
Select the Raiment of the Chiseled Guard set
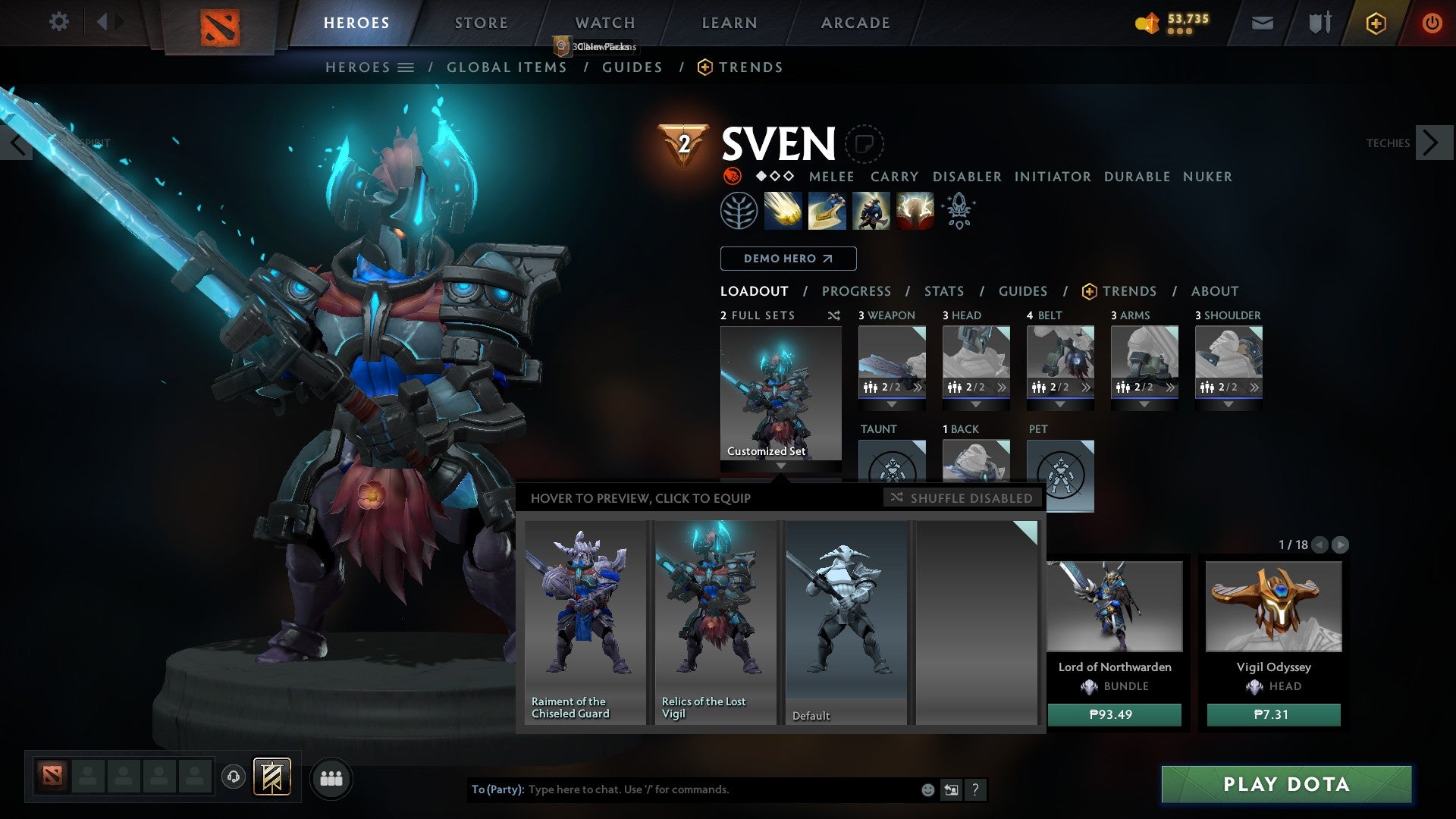[584, 622]
